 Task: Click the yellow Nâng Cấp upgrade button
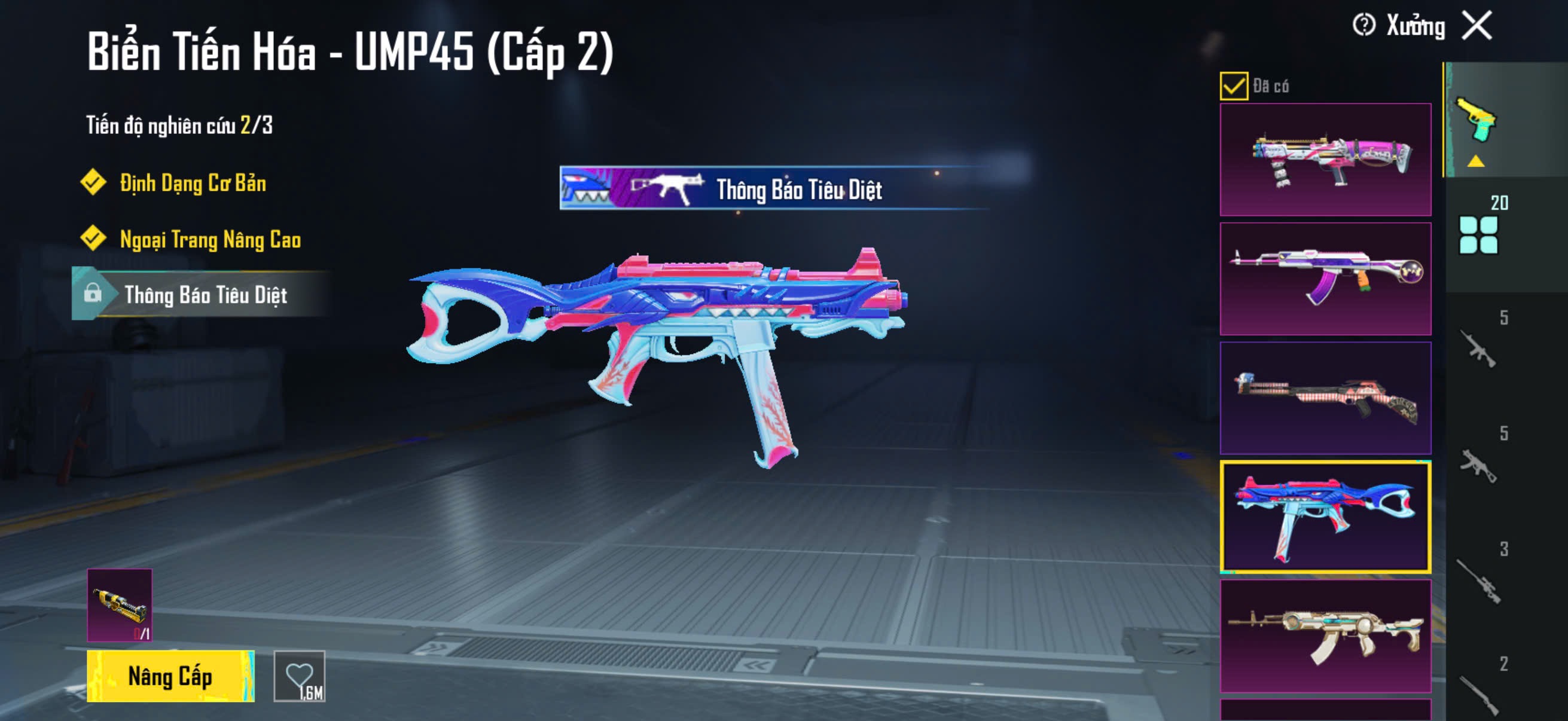[170, 676]
